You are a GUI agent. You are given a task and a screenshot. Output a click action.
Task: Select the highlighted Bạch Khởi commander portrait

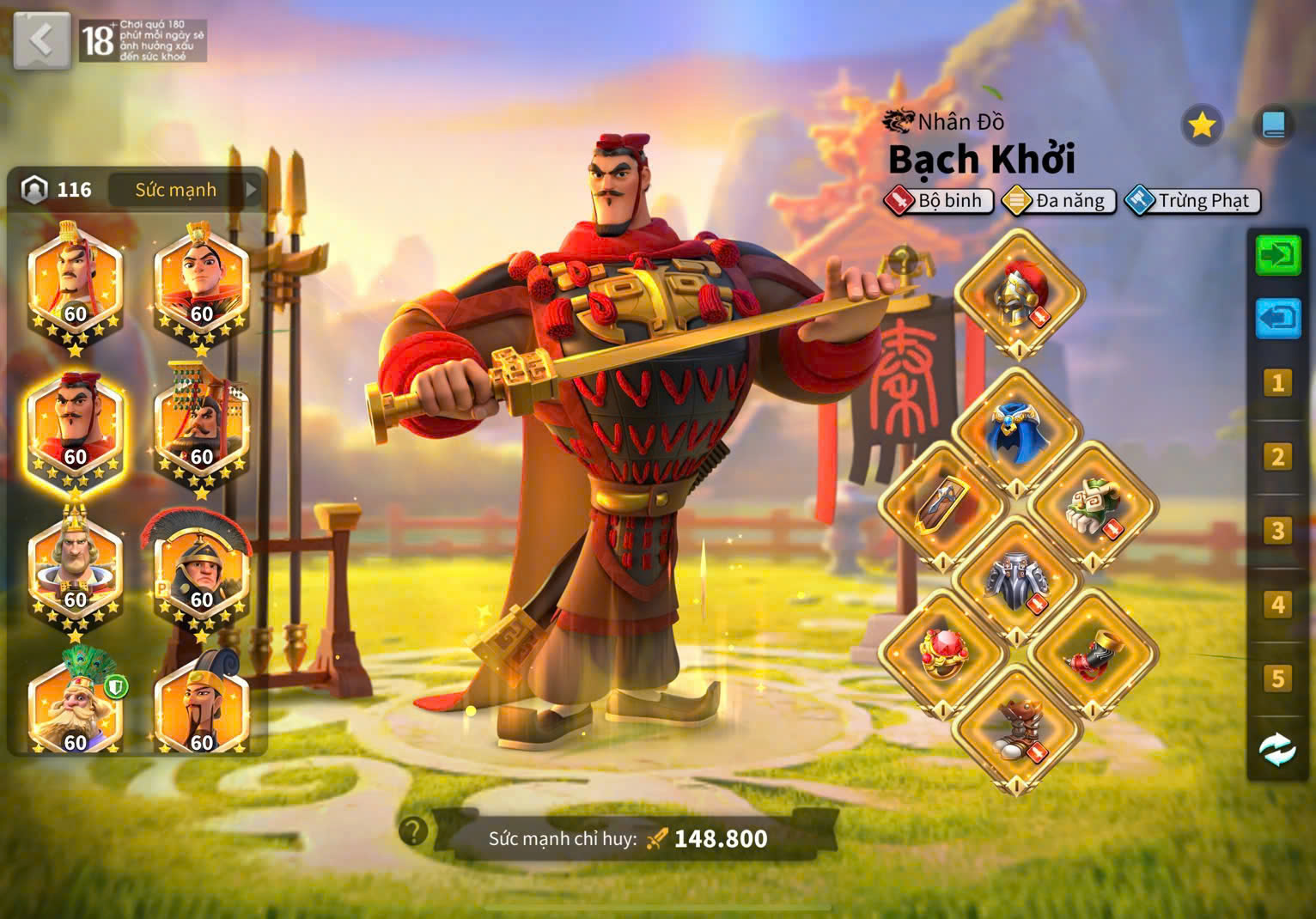coord(76,429)
